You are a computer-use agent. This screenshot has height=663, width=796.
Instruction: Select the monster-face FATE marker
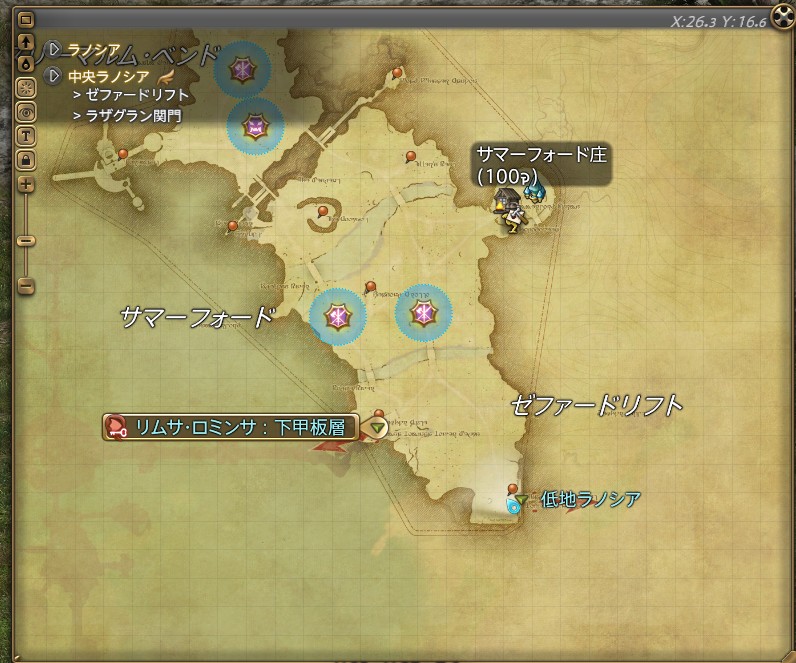pos(256,126)
